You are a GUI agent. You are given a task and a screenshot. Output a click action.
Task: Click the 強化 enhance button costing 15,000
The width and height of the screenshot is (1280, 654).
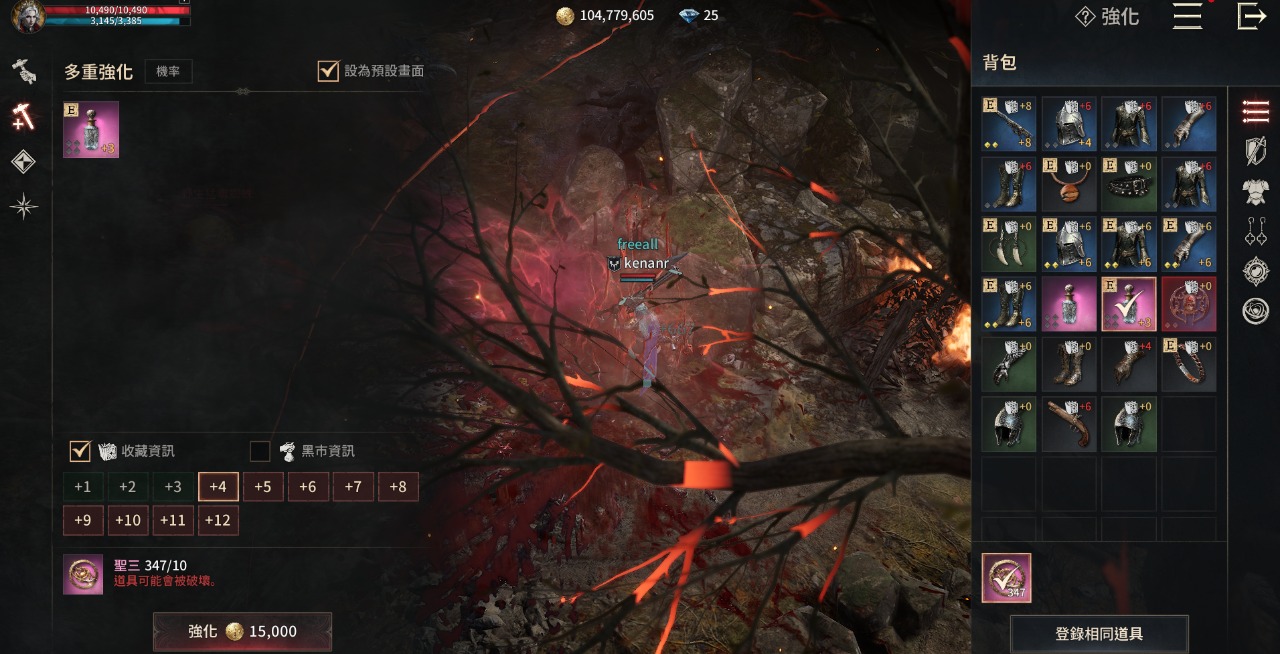click(x=242, y=631)
